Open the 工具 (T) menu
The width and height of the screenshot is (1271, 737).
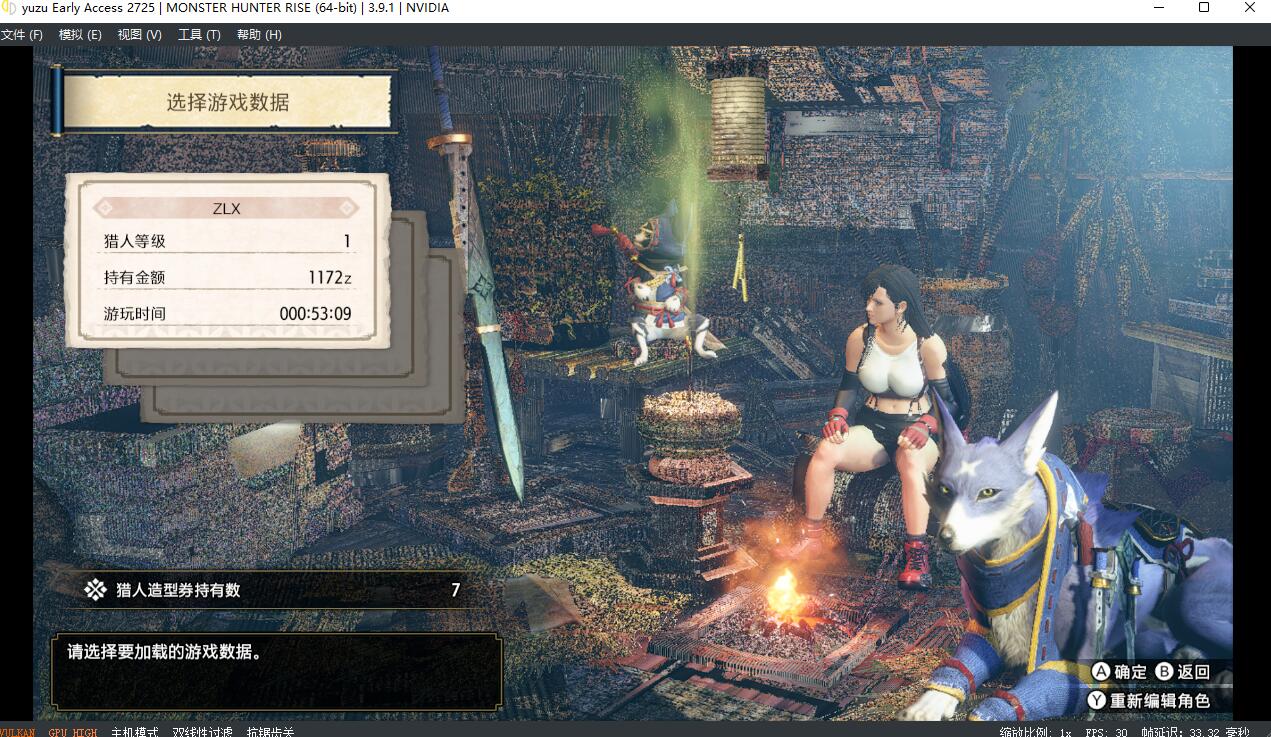(199, 35)
